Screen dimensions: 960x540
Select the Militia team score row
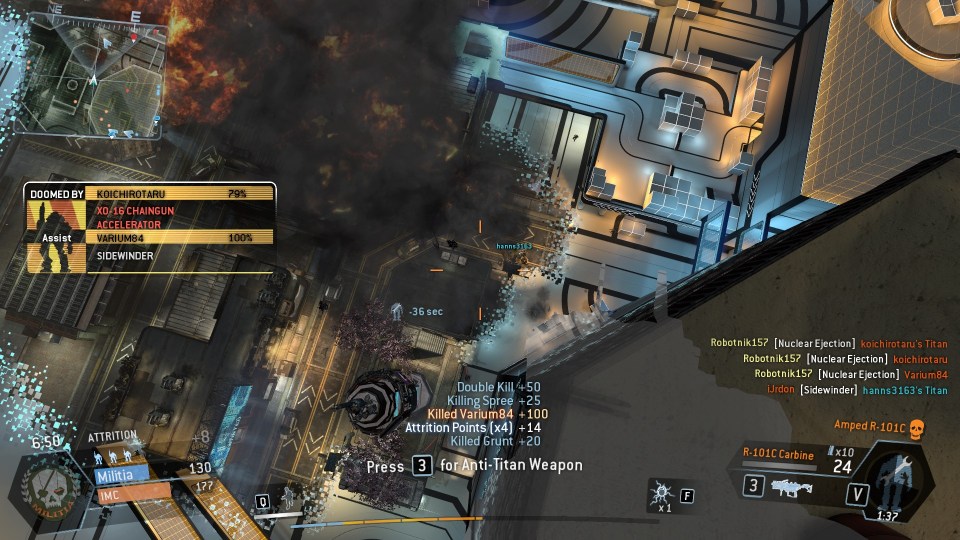click(120, 475)
